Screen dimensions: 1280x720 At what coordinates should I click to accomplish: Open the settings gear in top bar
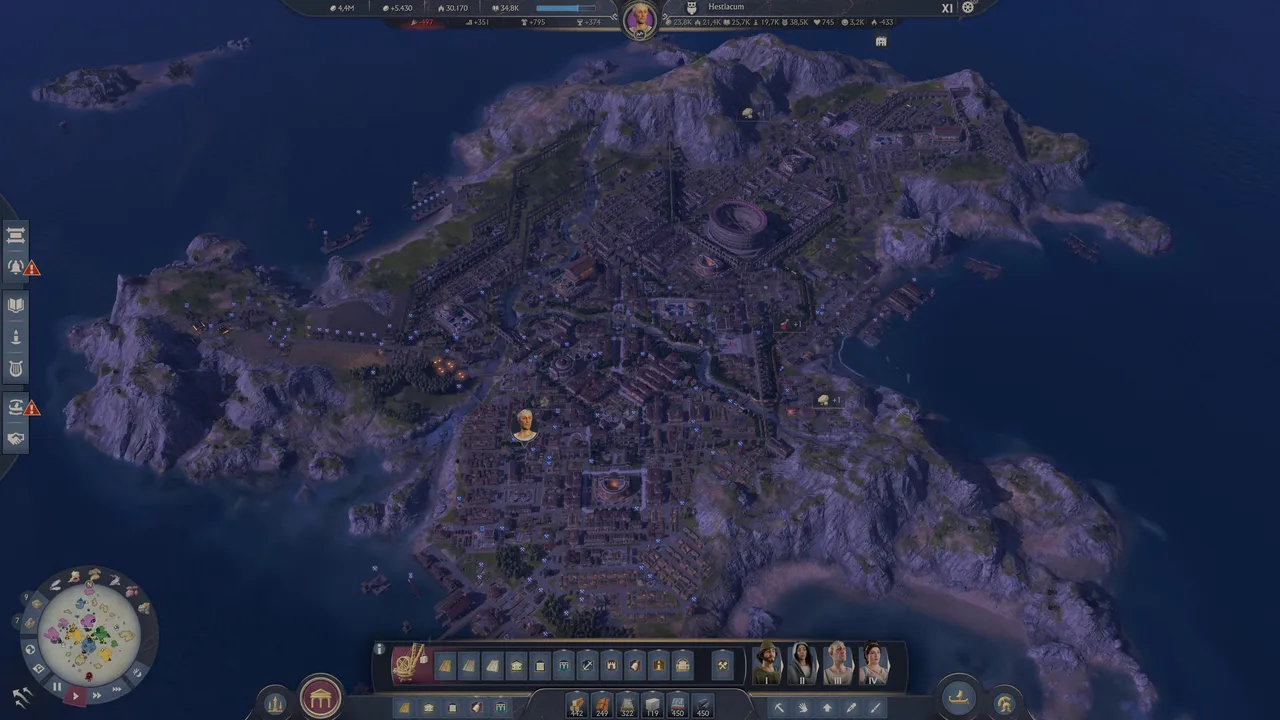pos(967,8)
